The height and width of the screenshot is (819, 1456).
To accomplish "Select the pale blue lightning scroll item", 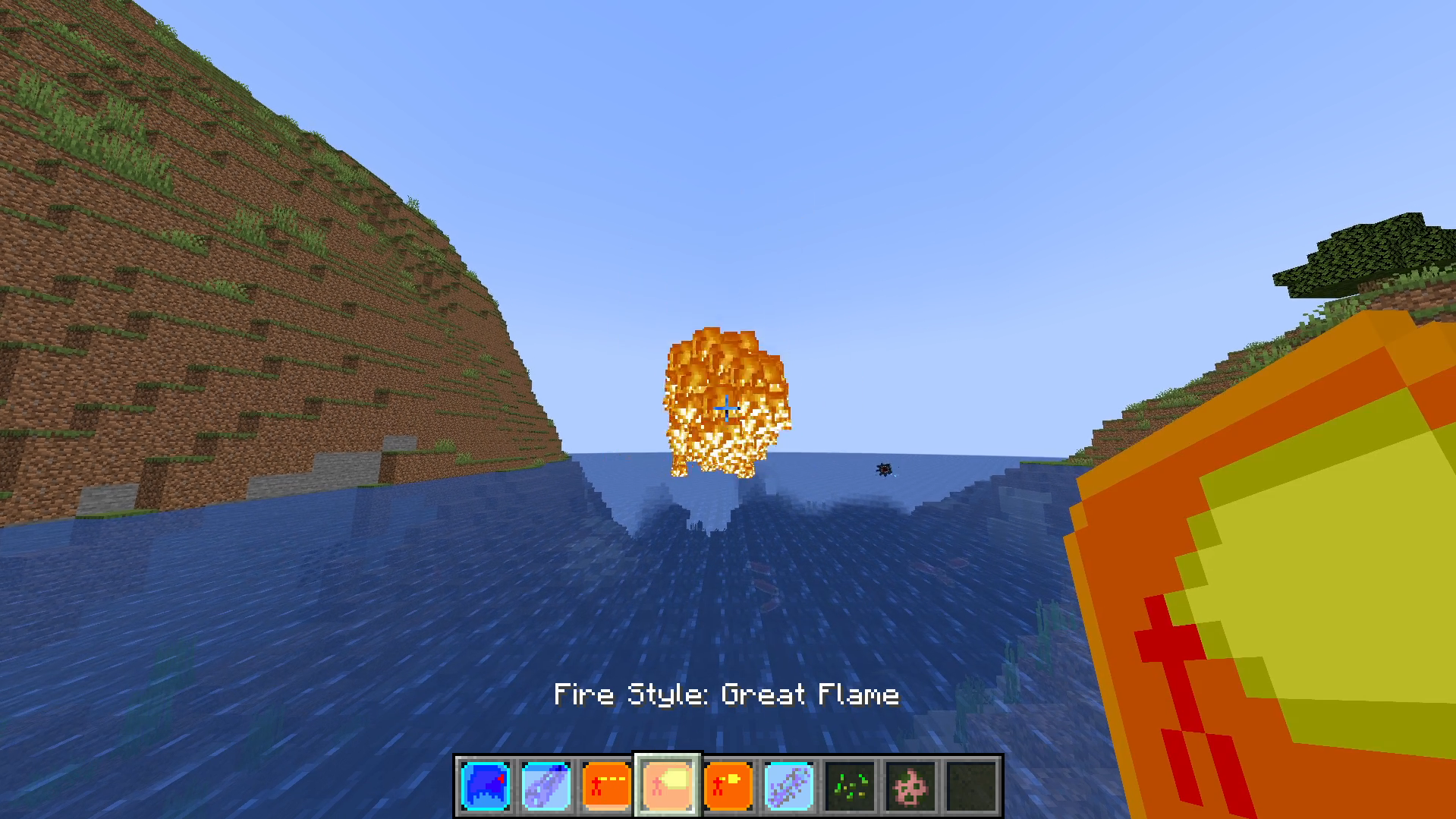I will [788, 784].
